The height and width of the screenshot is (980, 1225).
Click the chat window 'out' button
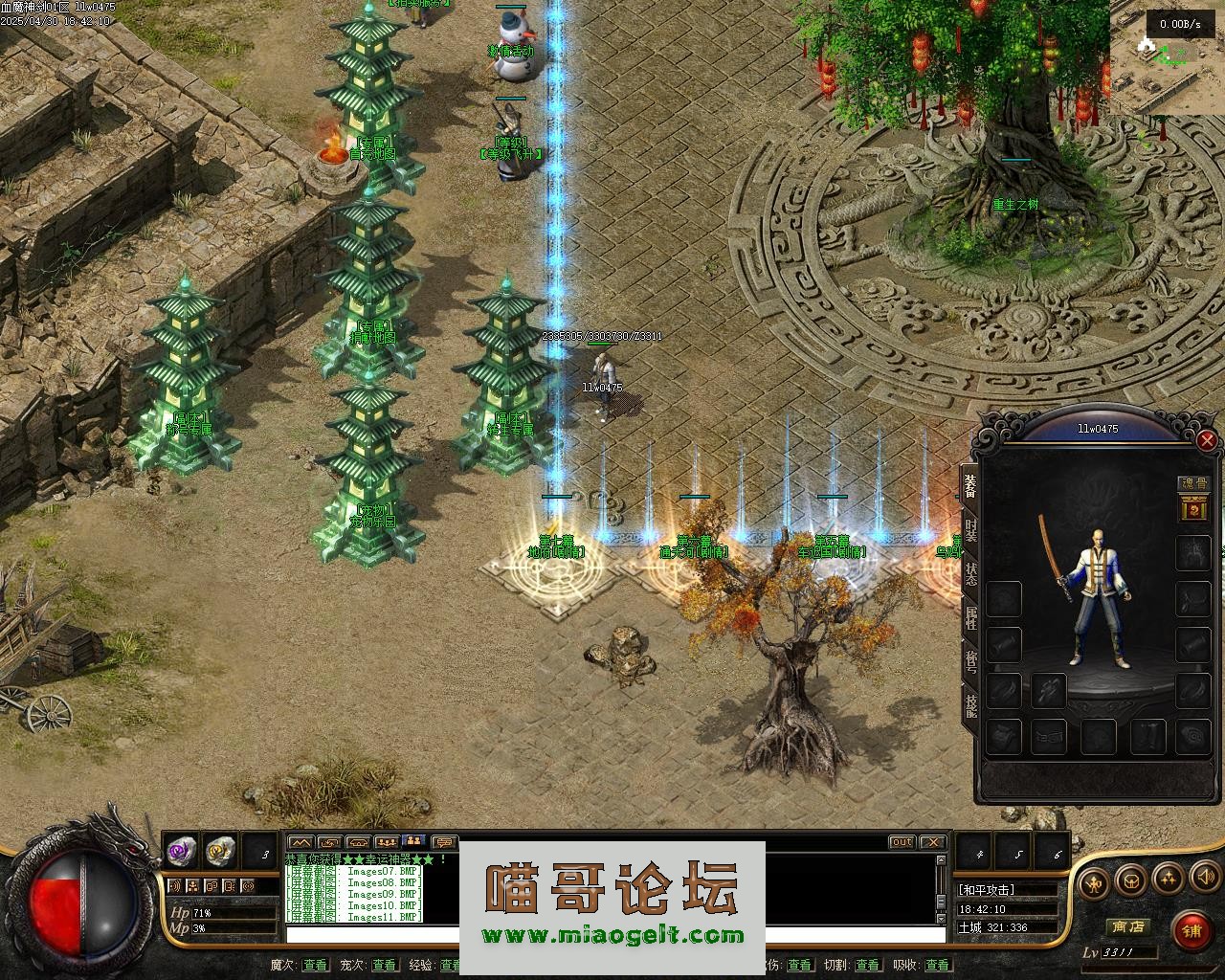[902, 842]
